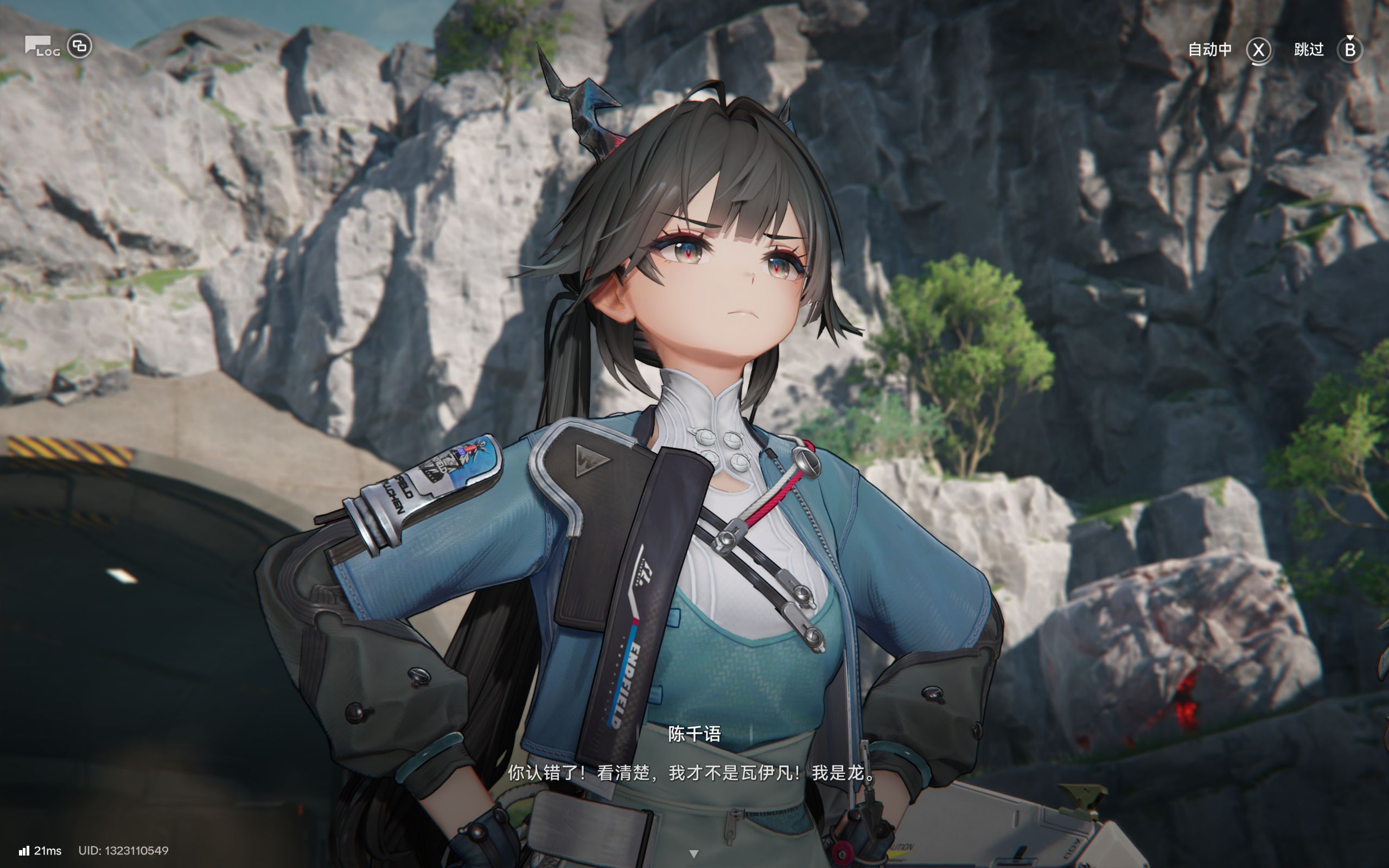The width and height of the screenshot is (1389, 868).
Task: Toggle the 自动中 auto-play label
Action: pos(1210,50)
